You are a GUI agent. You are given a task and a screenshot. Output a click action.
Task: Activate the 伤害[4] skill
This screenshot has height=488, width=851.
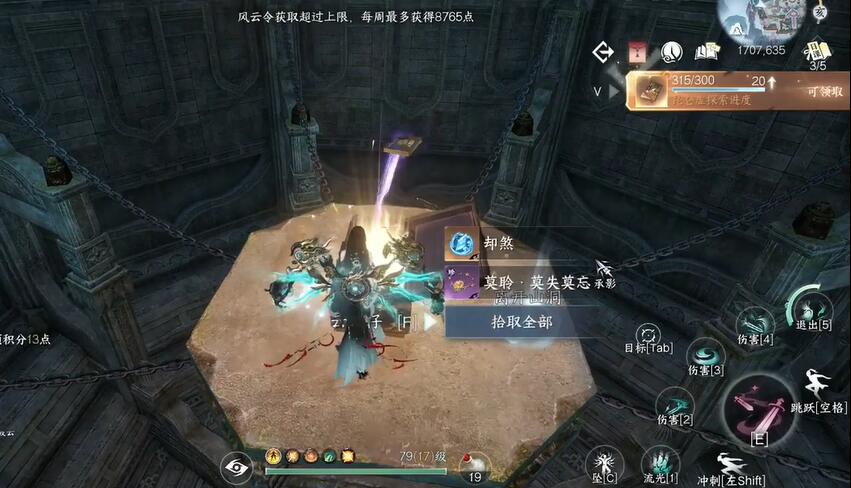(x=755, y=323)
